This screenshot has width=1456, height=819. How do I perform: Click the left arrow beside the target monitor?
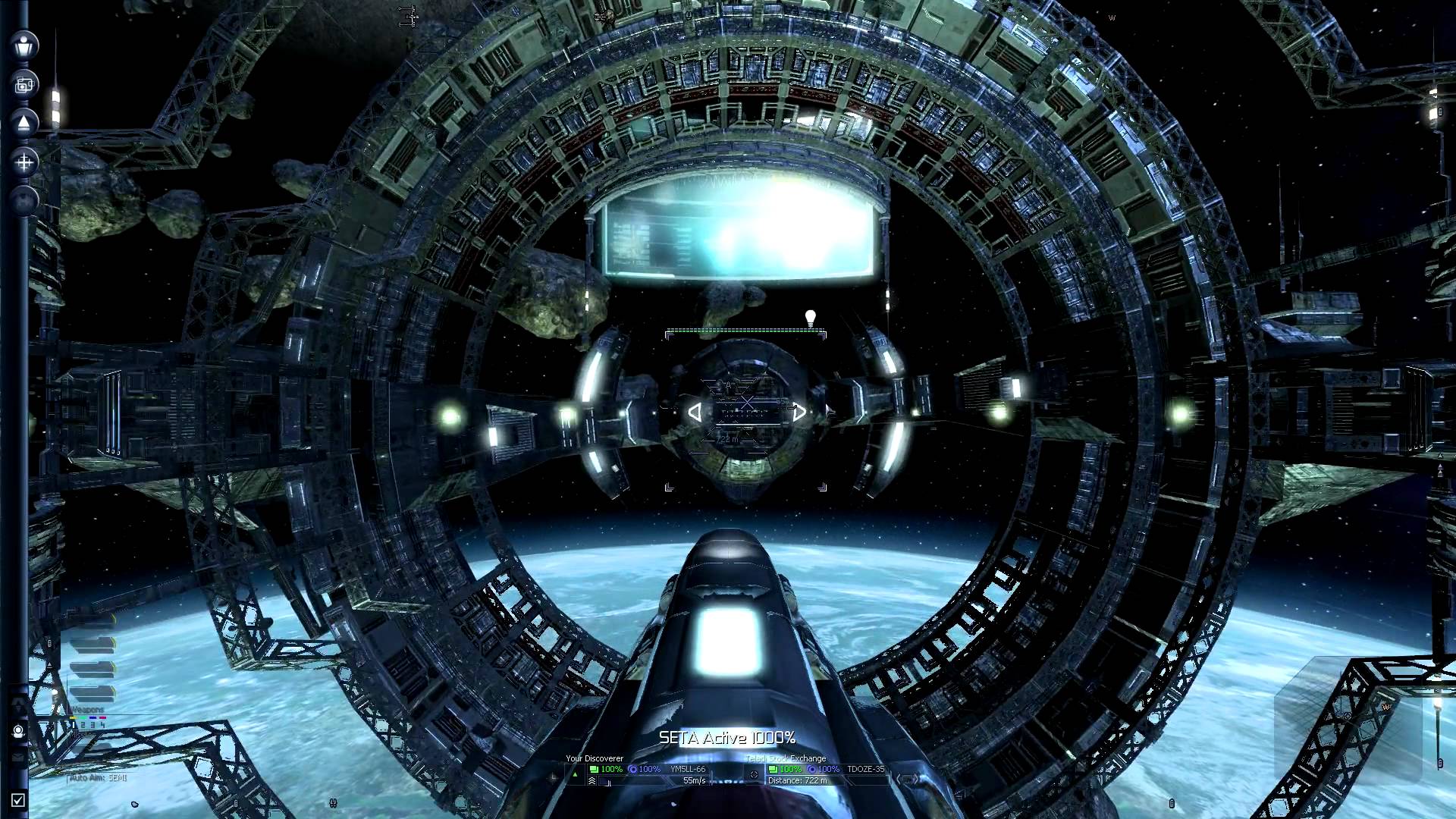[x=899, y=780]
